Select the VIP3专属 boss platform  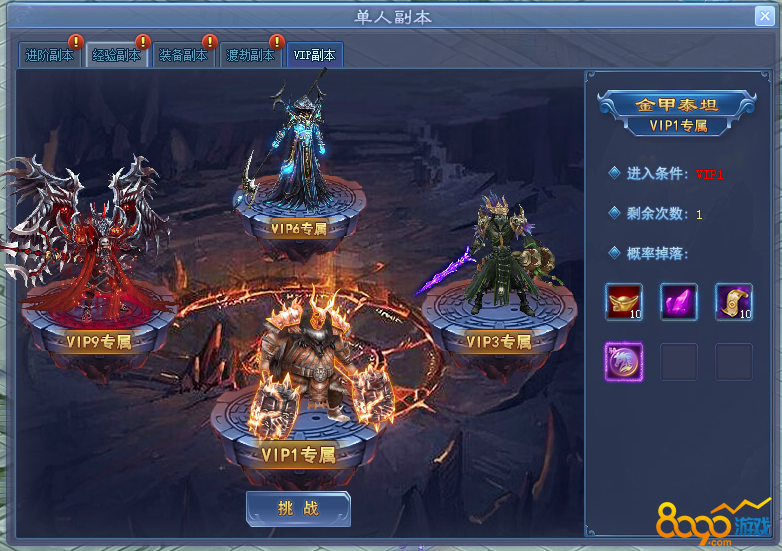500,342
